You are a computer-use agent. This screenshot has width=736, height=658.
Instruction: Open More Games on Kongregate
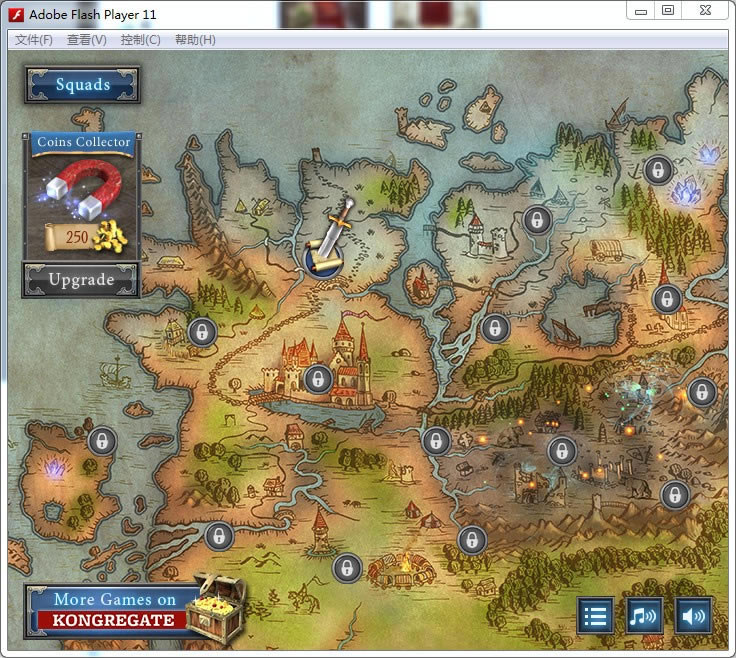pyautogui.click(x=115, y=610)
